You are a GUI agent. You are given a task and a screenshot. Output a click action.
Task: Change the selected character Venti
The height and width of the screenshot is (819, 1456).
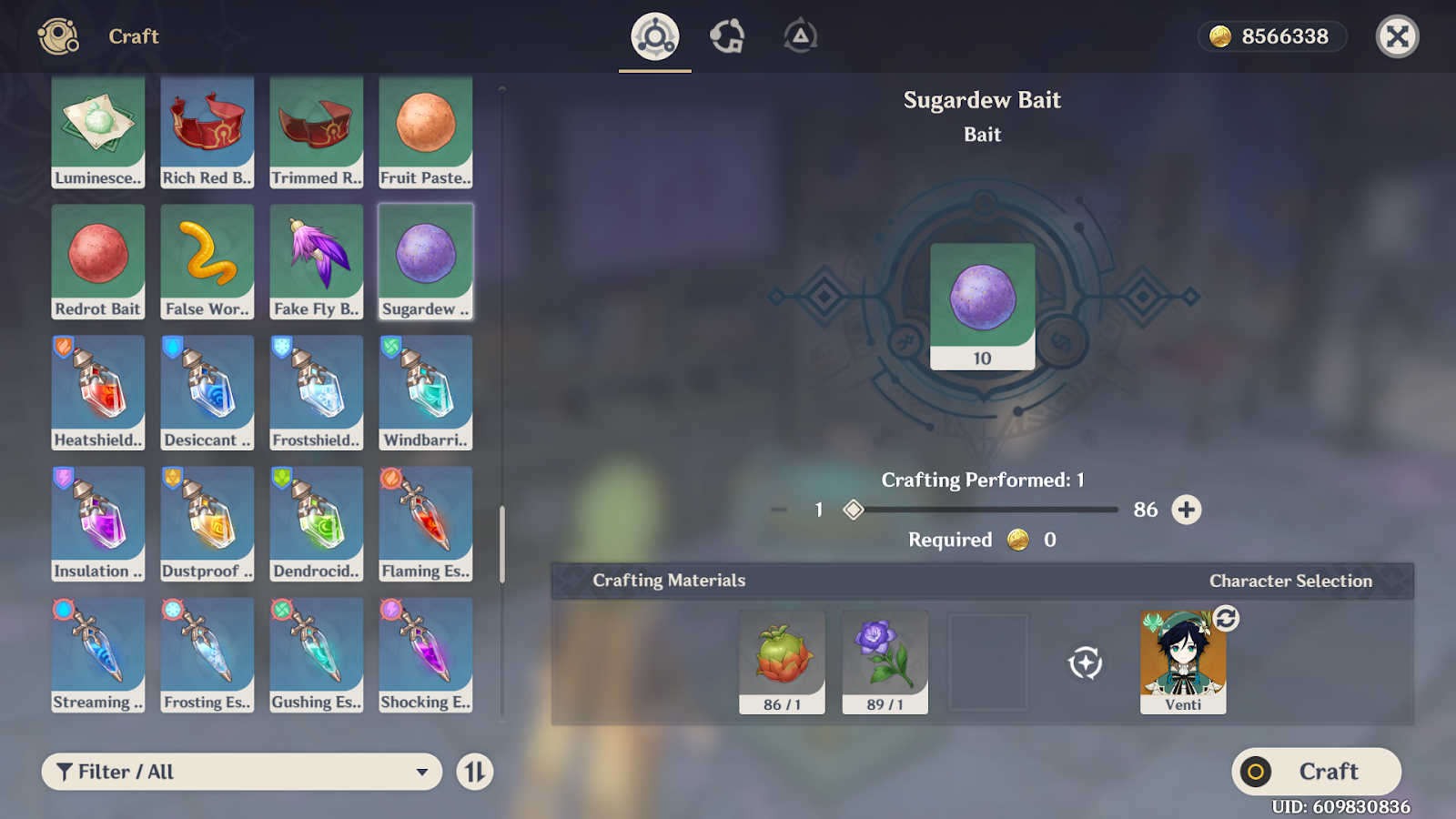(1226, 619)
